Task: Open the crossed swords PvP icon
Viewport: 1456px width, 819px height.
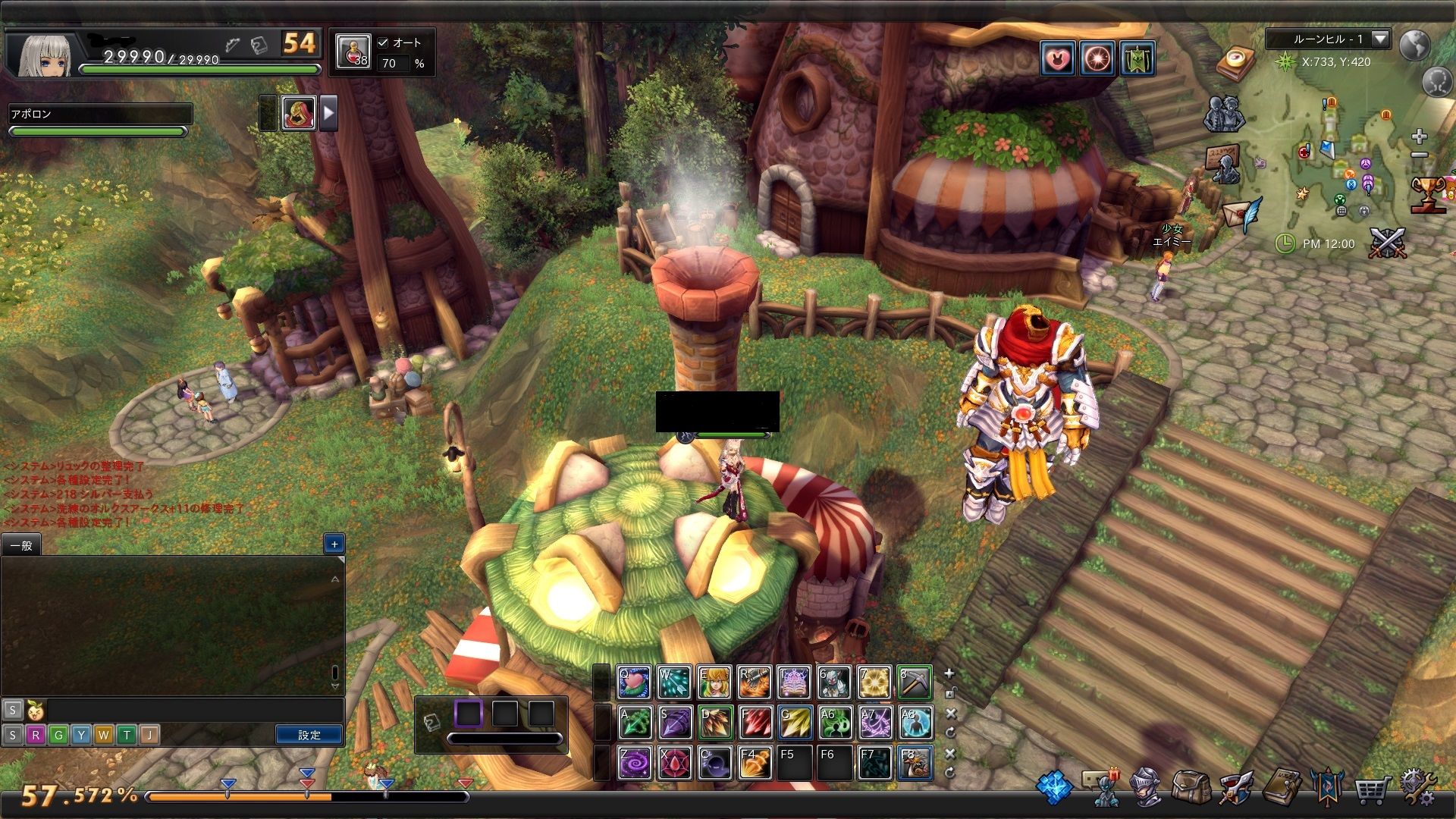Action: pyautogui.click(x=1388, y=243)
